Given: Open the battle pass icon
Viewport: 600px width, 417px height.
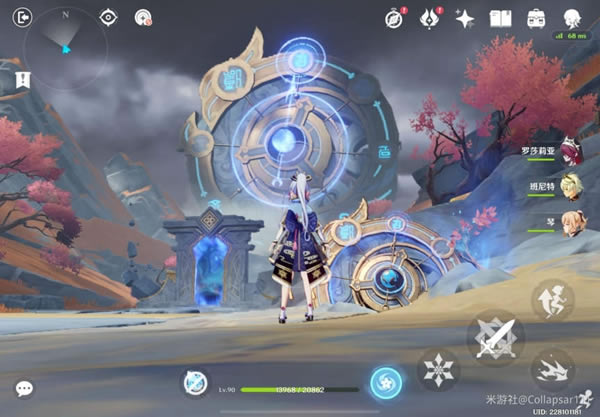Looking at the screenshot, I should 430,17.
